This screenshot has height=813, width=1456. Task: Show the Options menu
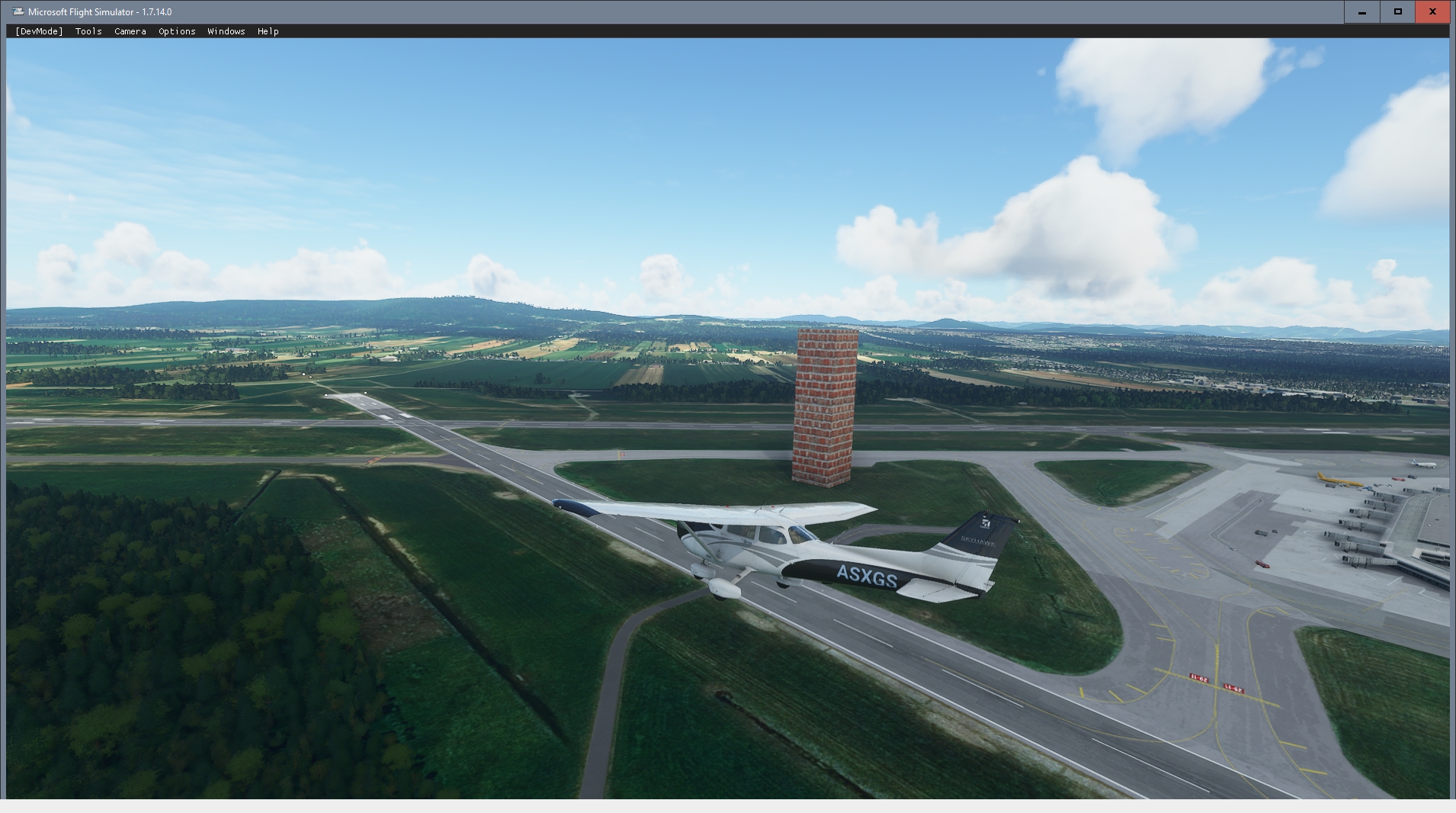point(177,31)
